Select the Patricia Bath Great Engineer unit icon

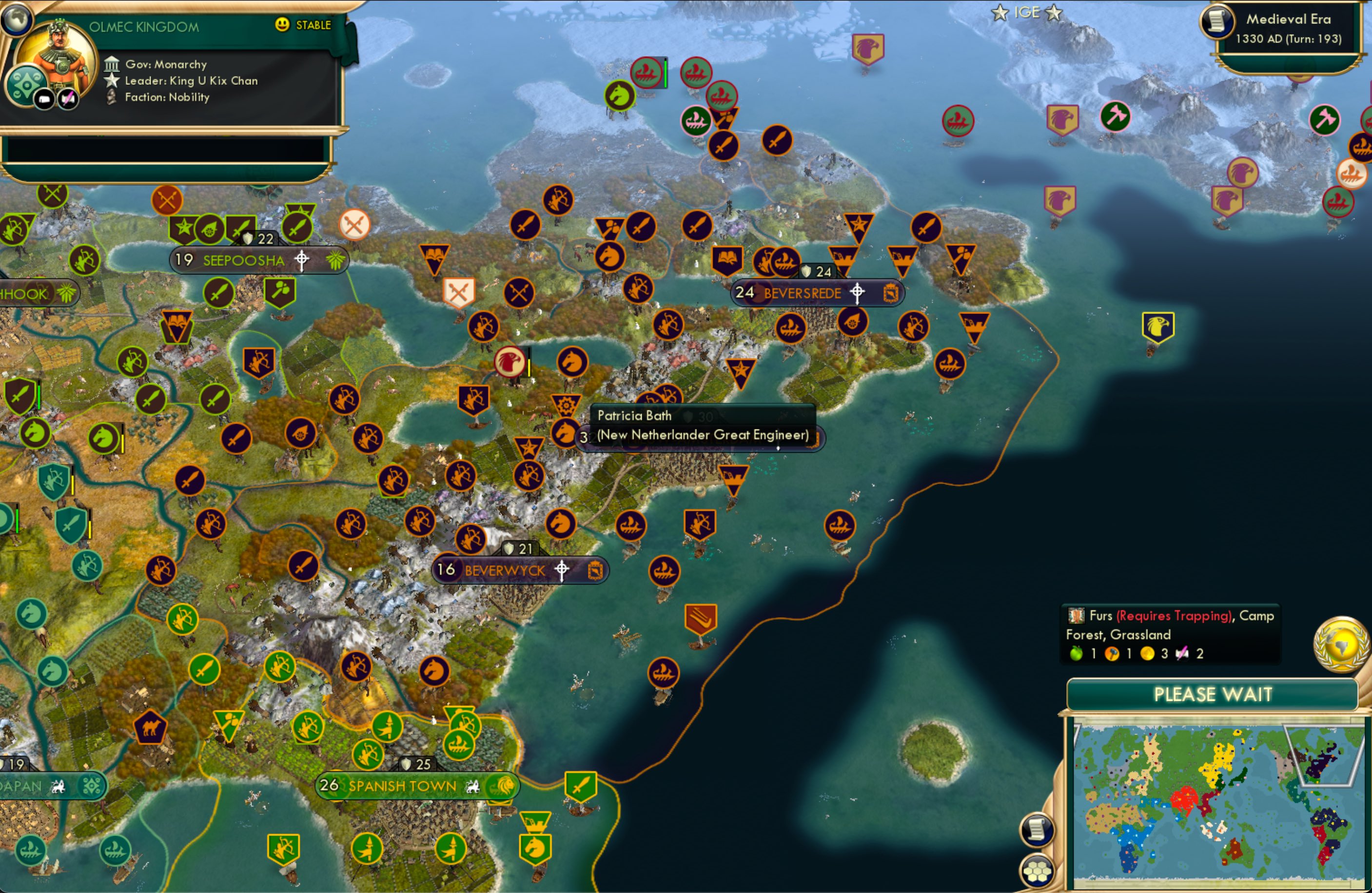click(x=566, y=406)
